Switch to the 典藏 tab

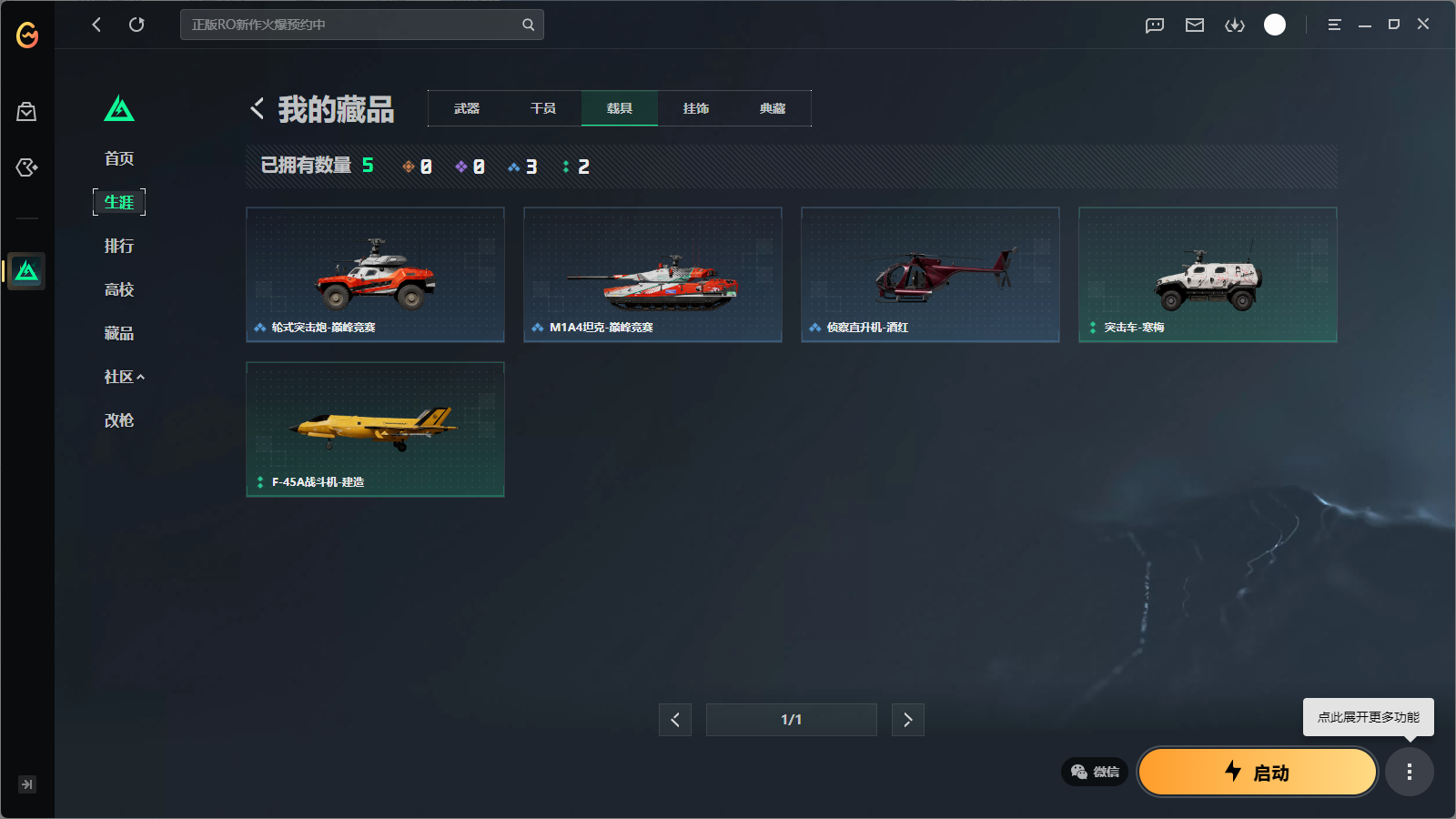coord(772,108)
